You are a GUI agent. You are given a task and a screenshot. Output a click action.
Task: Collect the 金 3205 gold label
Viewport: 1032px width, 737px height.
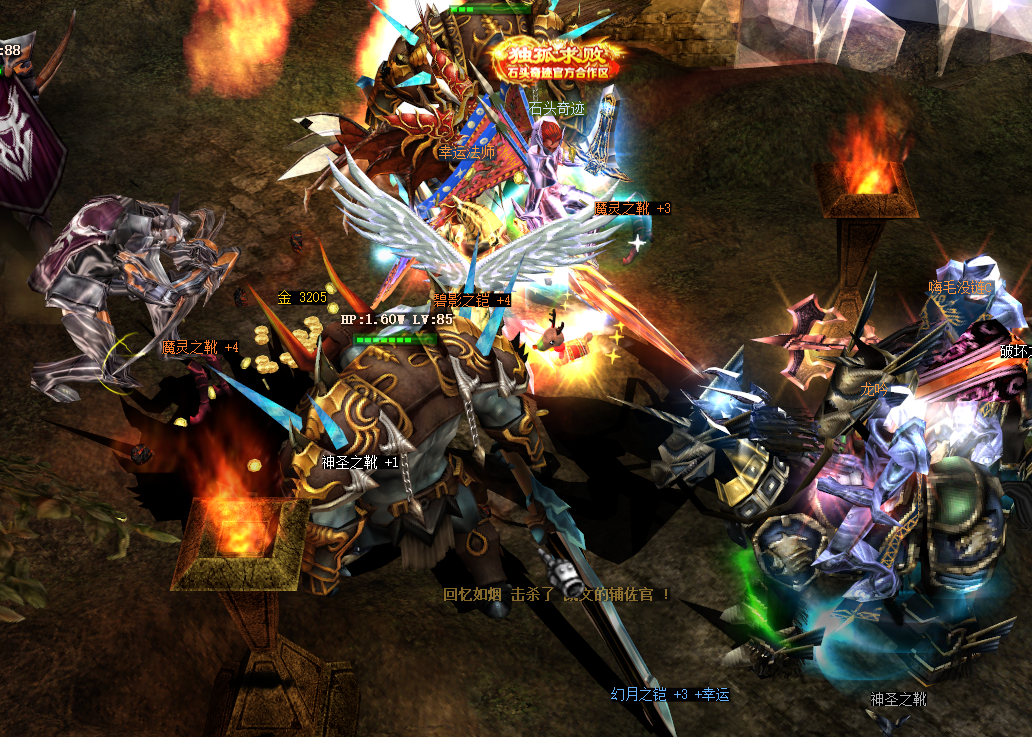[x=302, y=297]
